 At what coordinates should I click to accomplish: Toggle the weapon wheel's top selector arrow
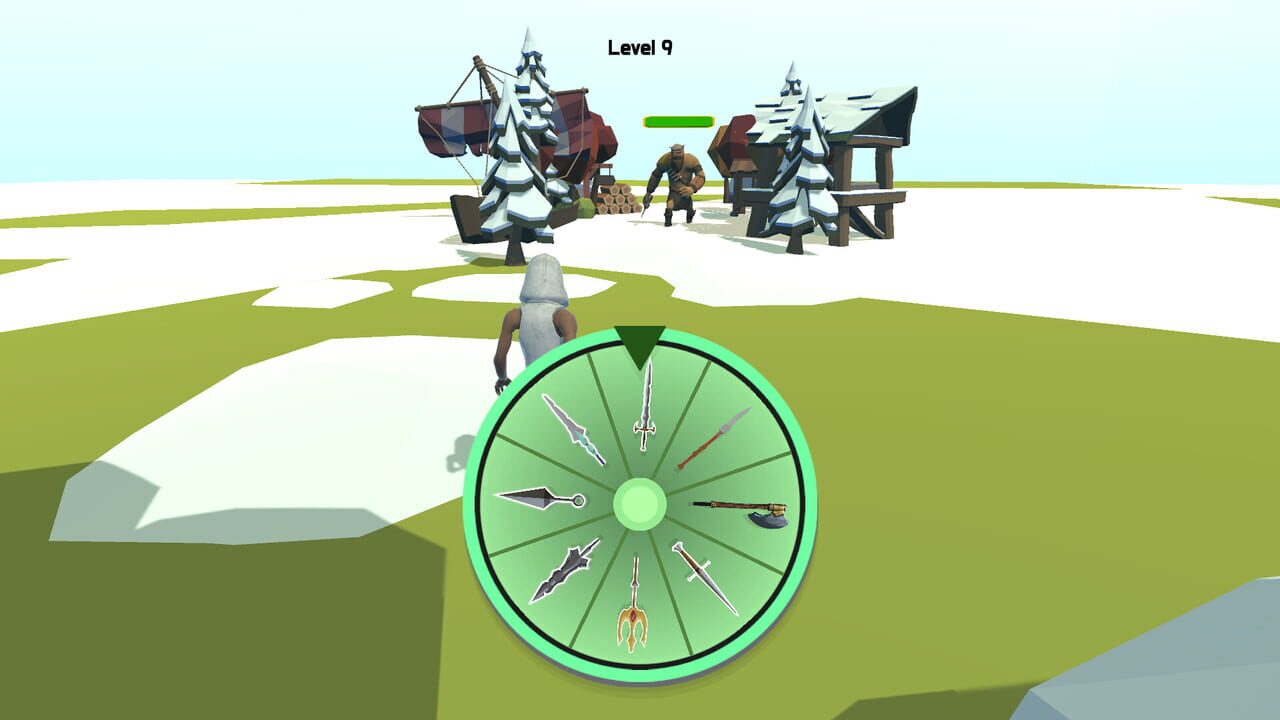pos(640,343)
